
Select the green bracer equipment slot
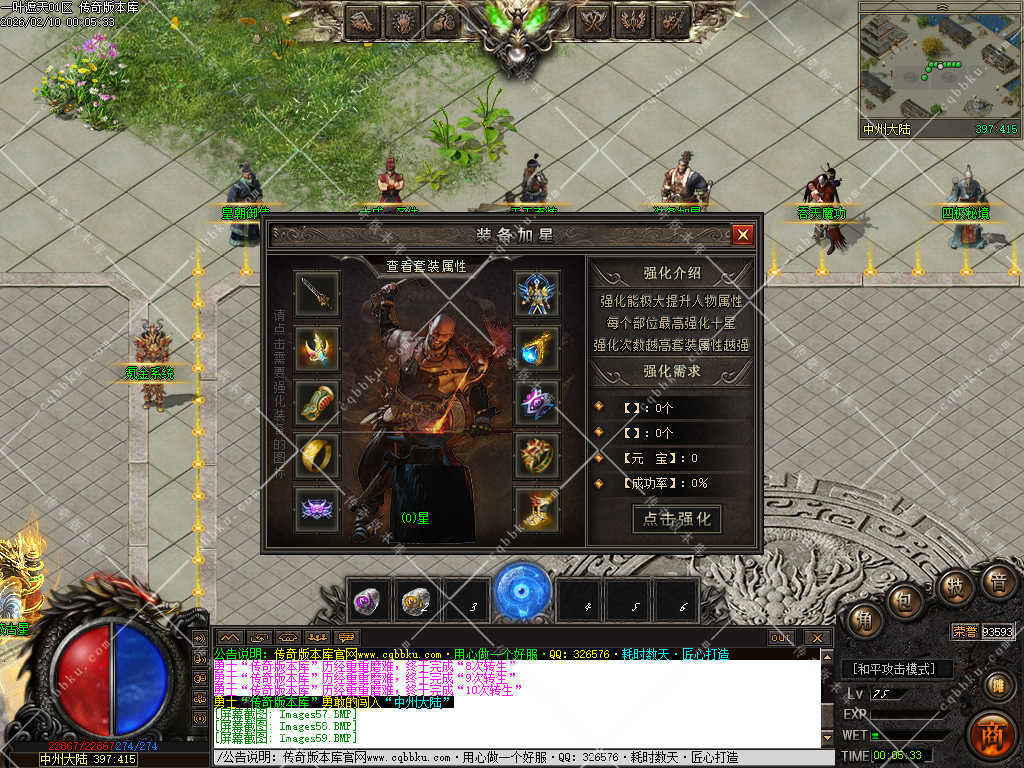[317, 402]
